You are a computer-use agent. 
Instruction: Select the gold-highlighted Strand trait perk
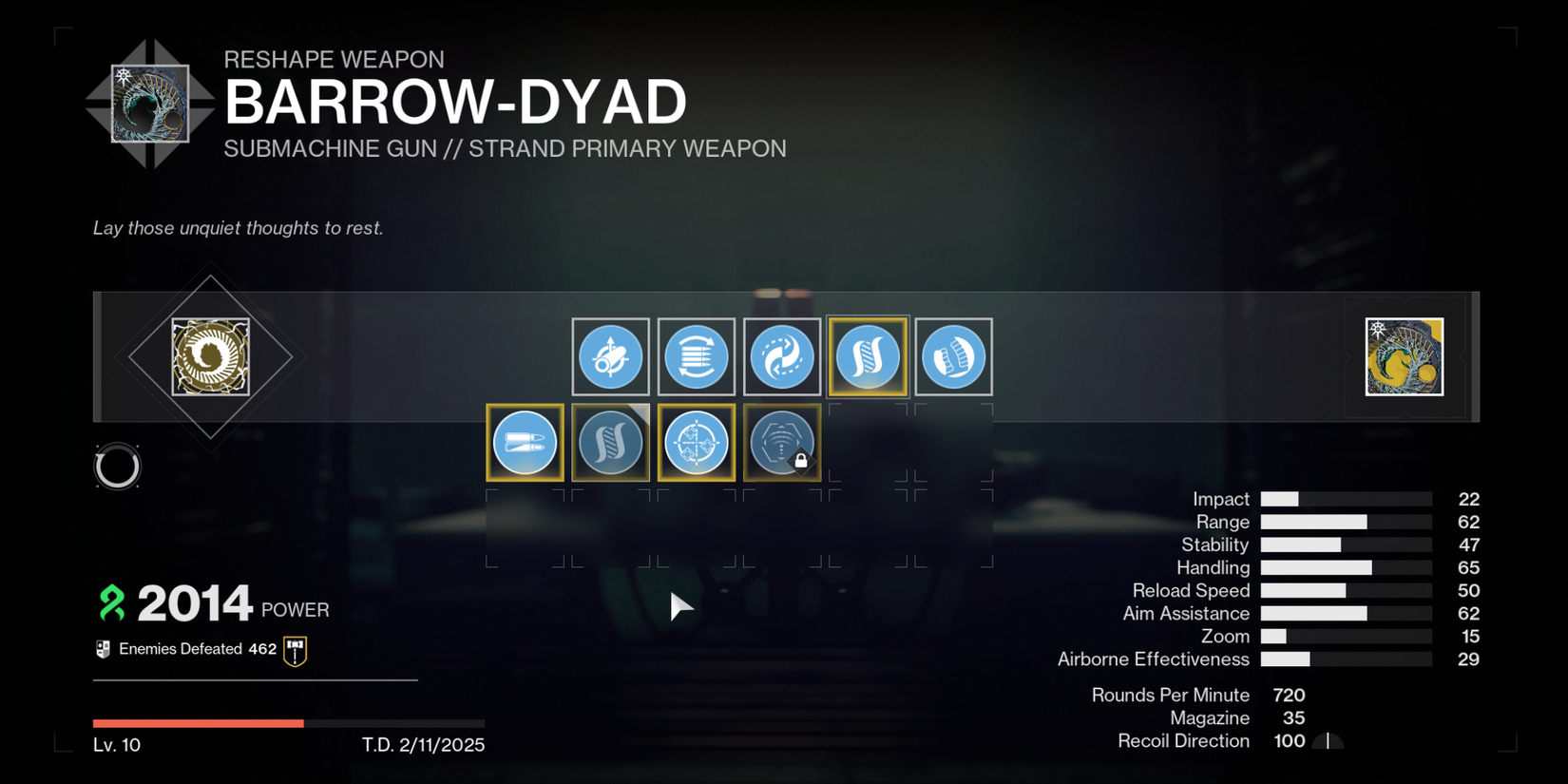868,356
